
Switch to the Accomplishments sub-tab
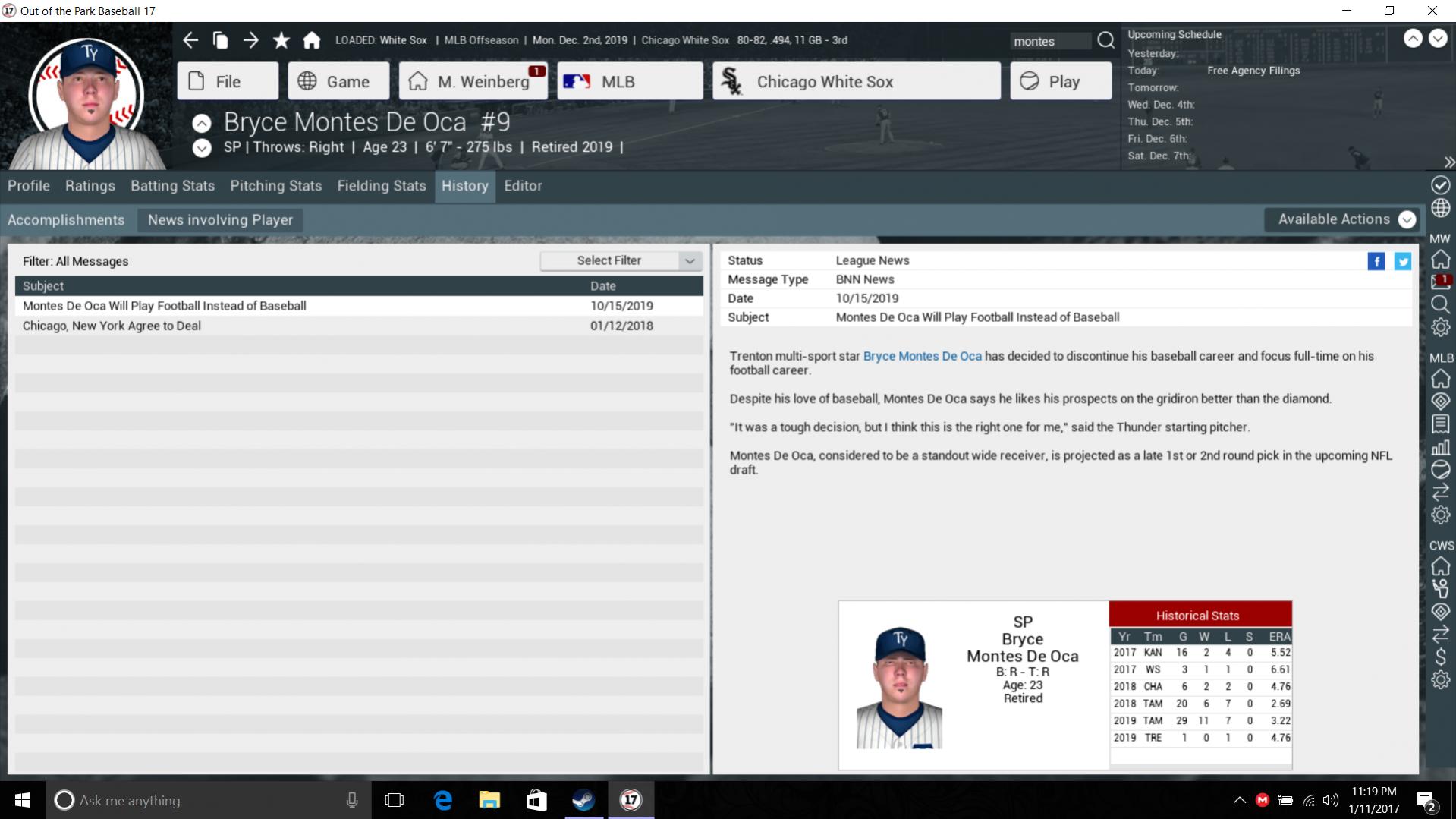coord(66,220)
